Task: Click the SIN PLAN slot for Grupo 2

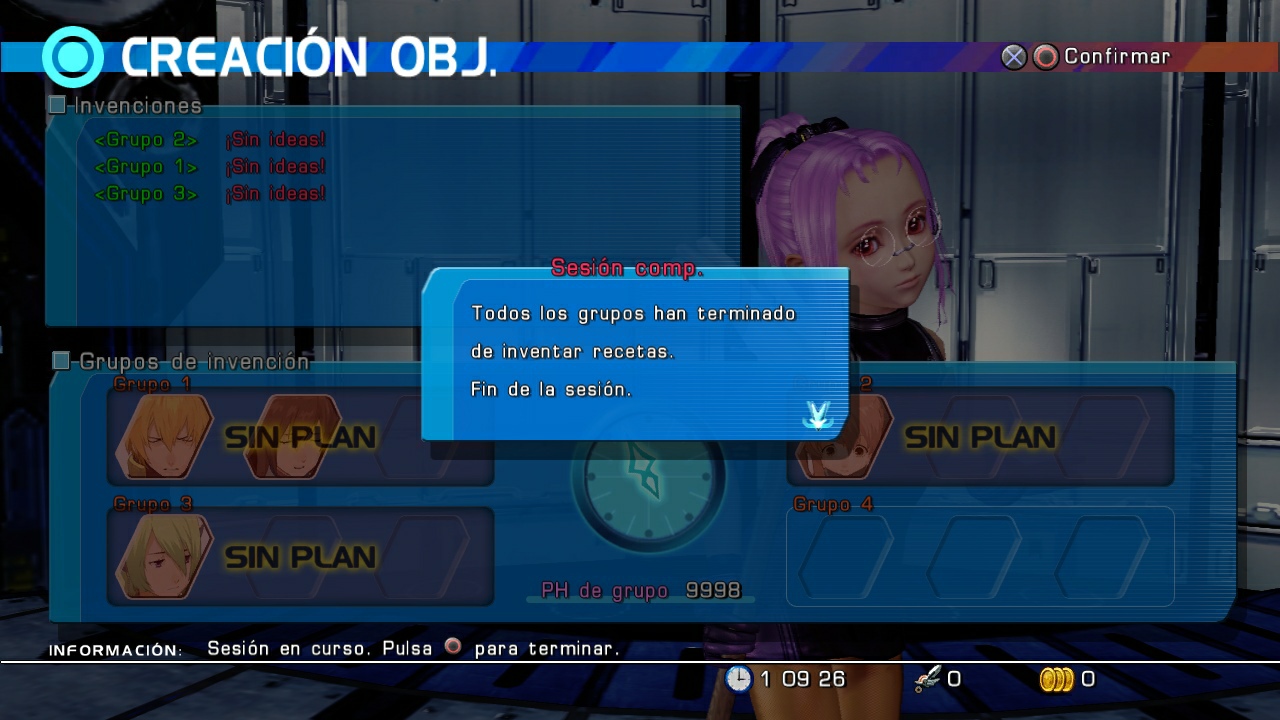Action: pyautogui.click(x=980, y=437)
